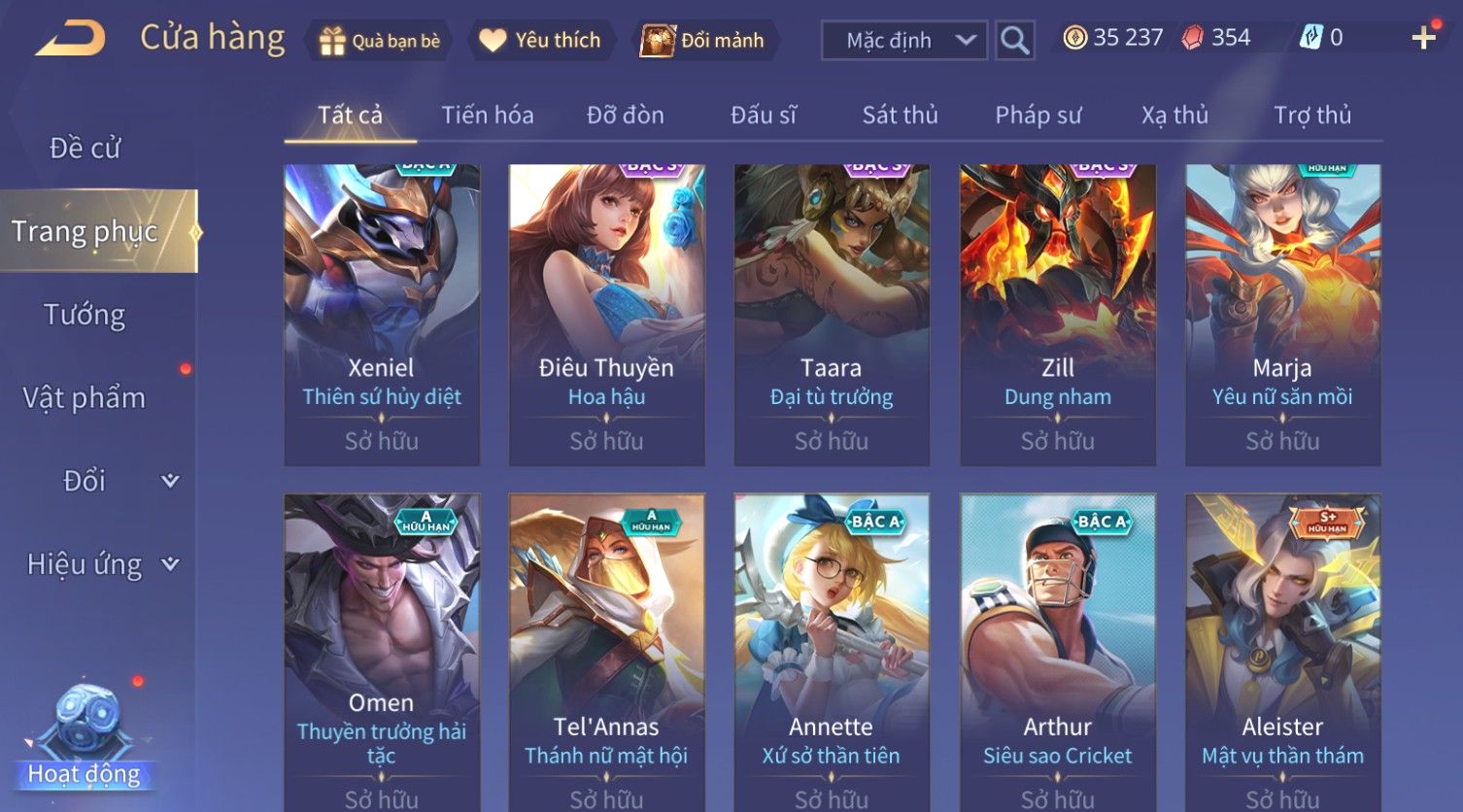The width and height of the screenshot is (1463, 812).
Task: Show the Sát thủ skins tab
Action: (900, 116)
